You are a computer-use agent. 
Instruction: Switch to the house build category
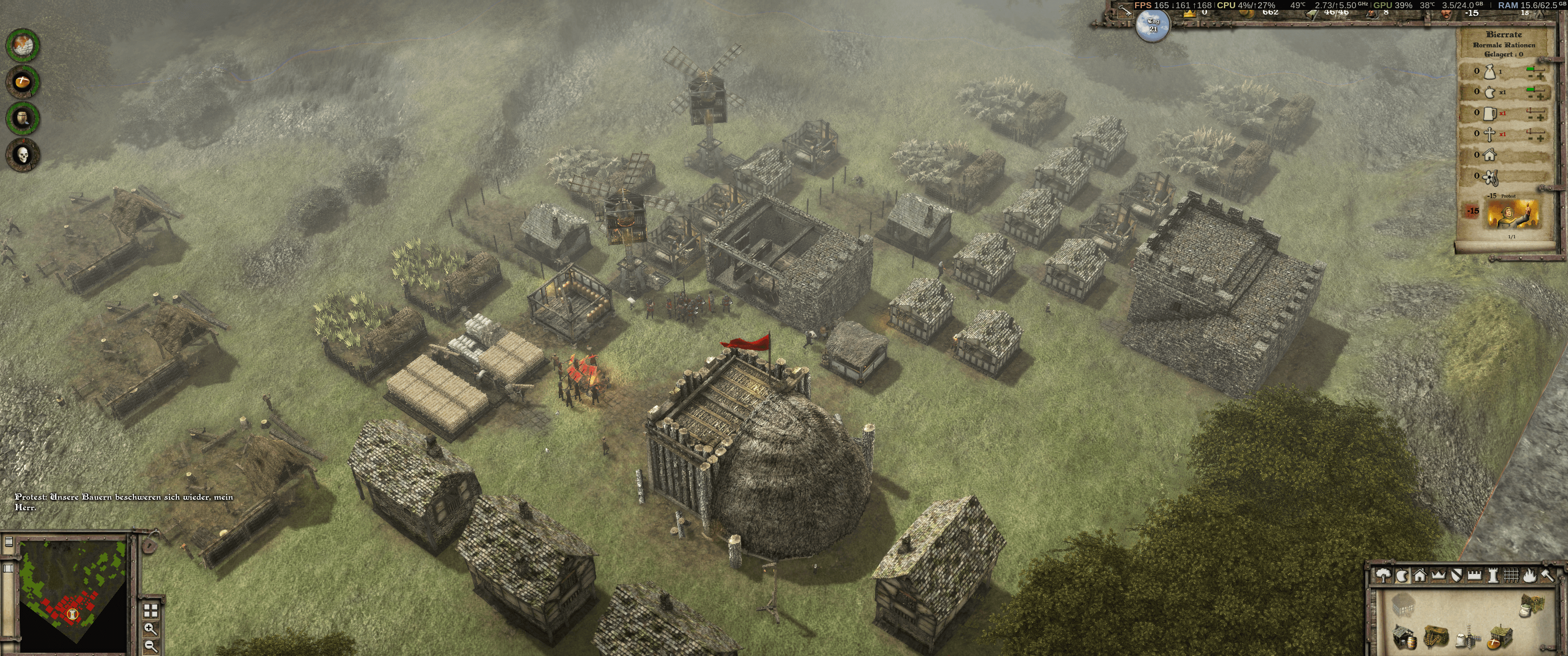(x=1419, y=576)
